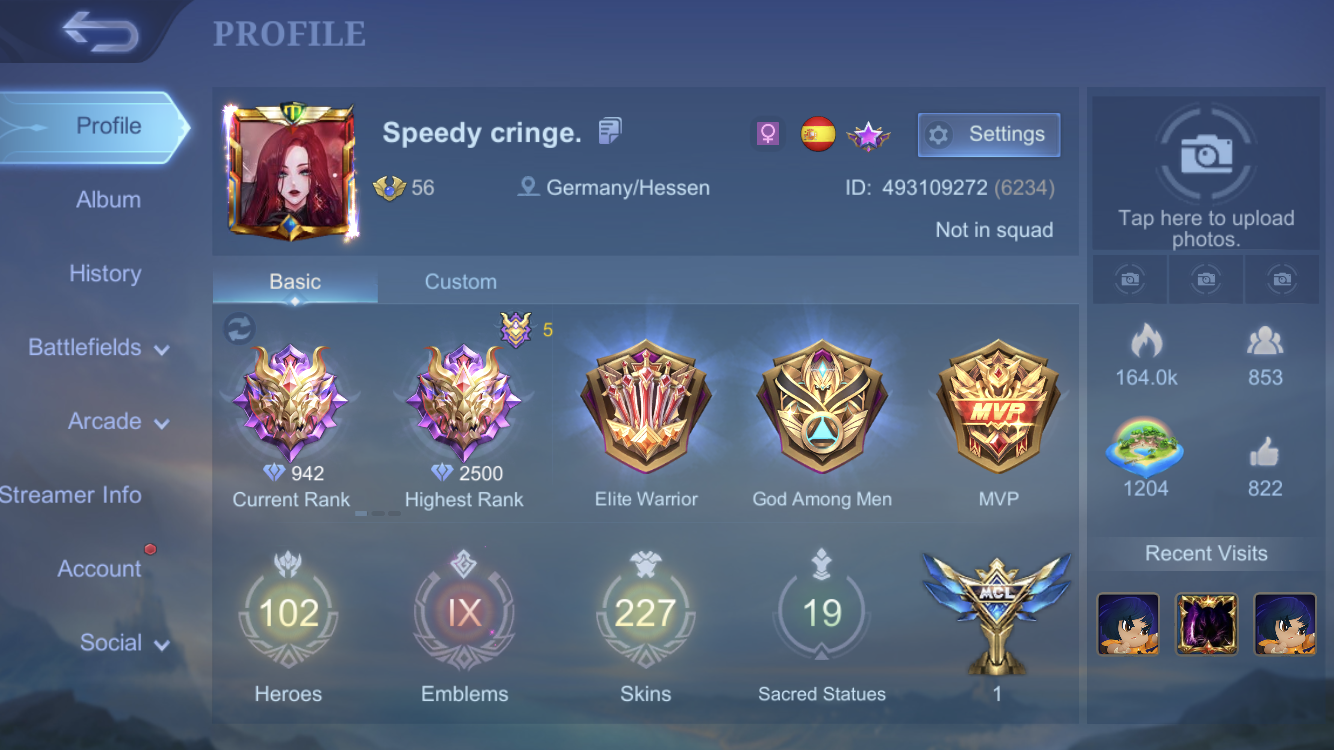Expand the Battlefields section
1334x750 pixels.
coord(85,347)
